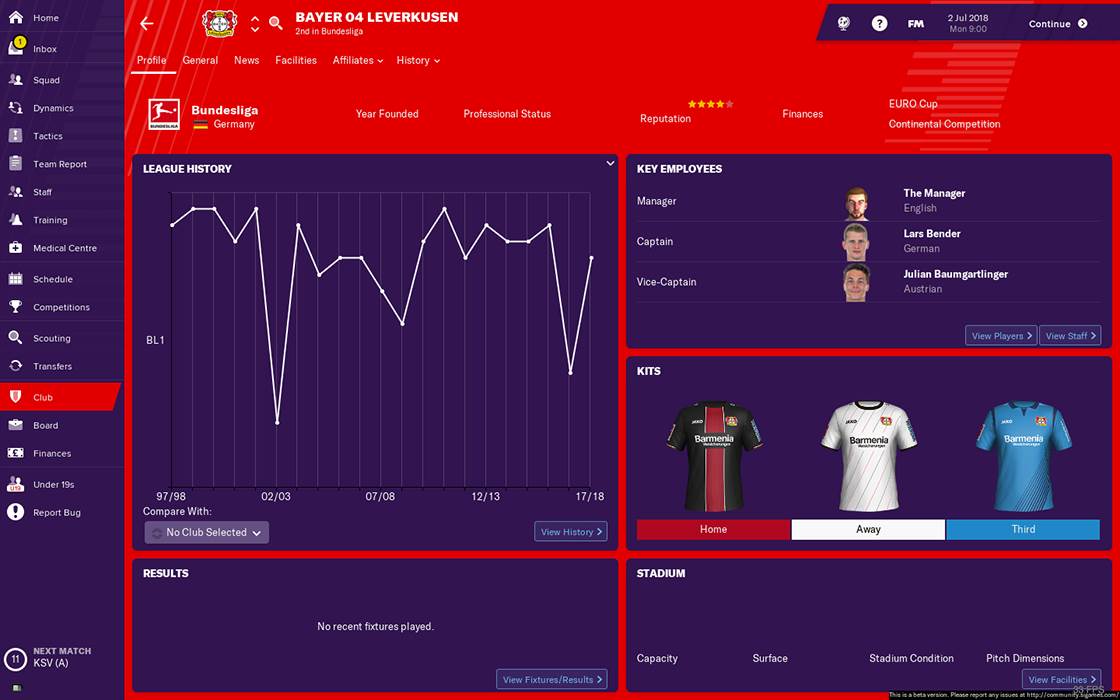Go back with the arrow button

point(147,23)
